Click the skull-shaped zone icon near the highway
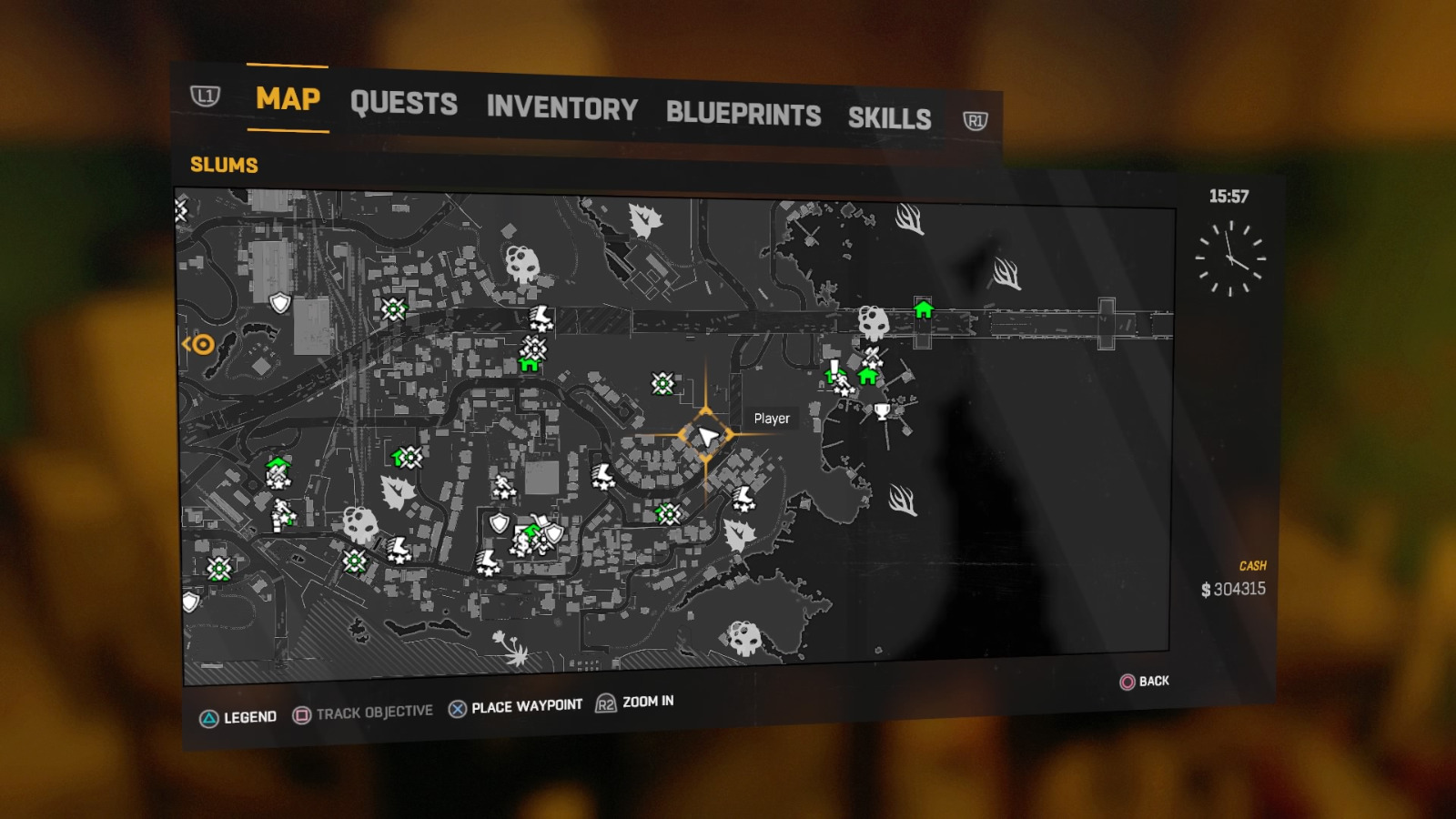The width and height of the screenshot is (1456, 819). click(x=874, y=323)
